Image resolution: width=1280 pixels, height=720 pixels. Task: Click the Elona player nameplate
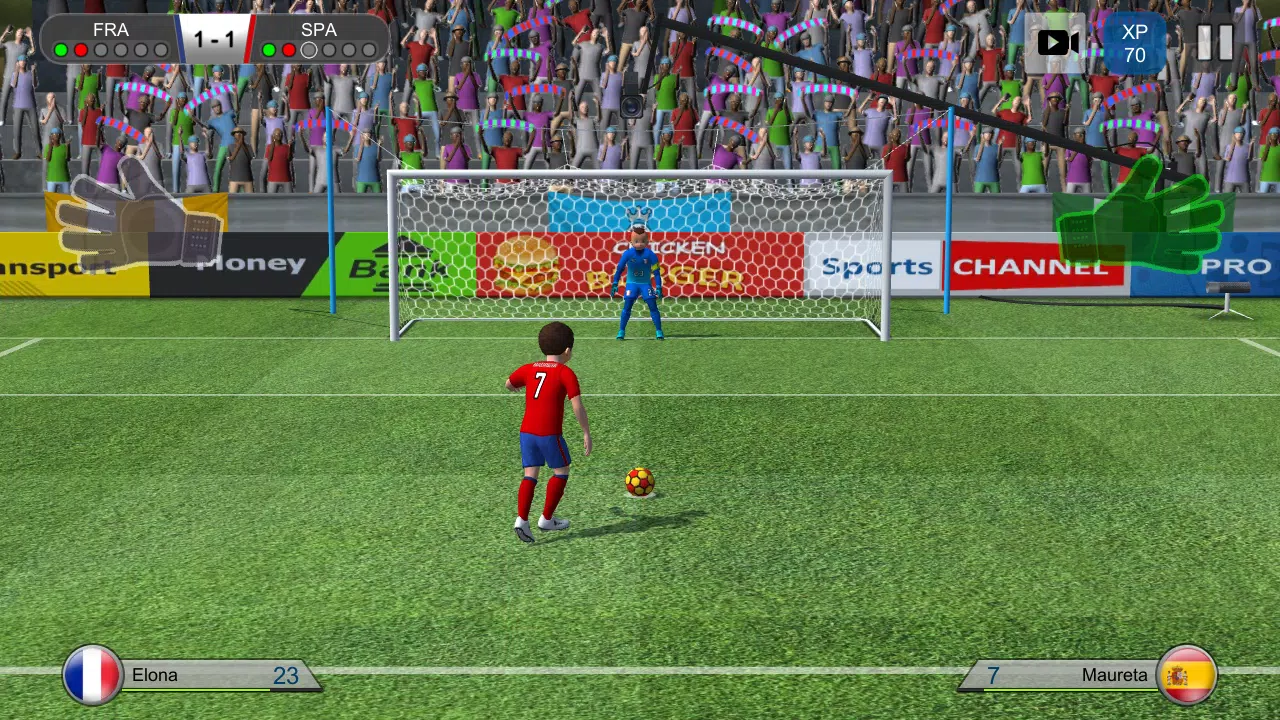point(155,674)
